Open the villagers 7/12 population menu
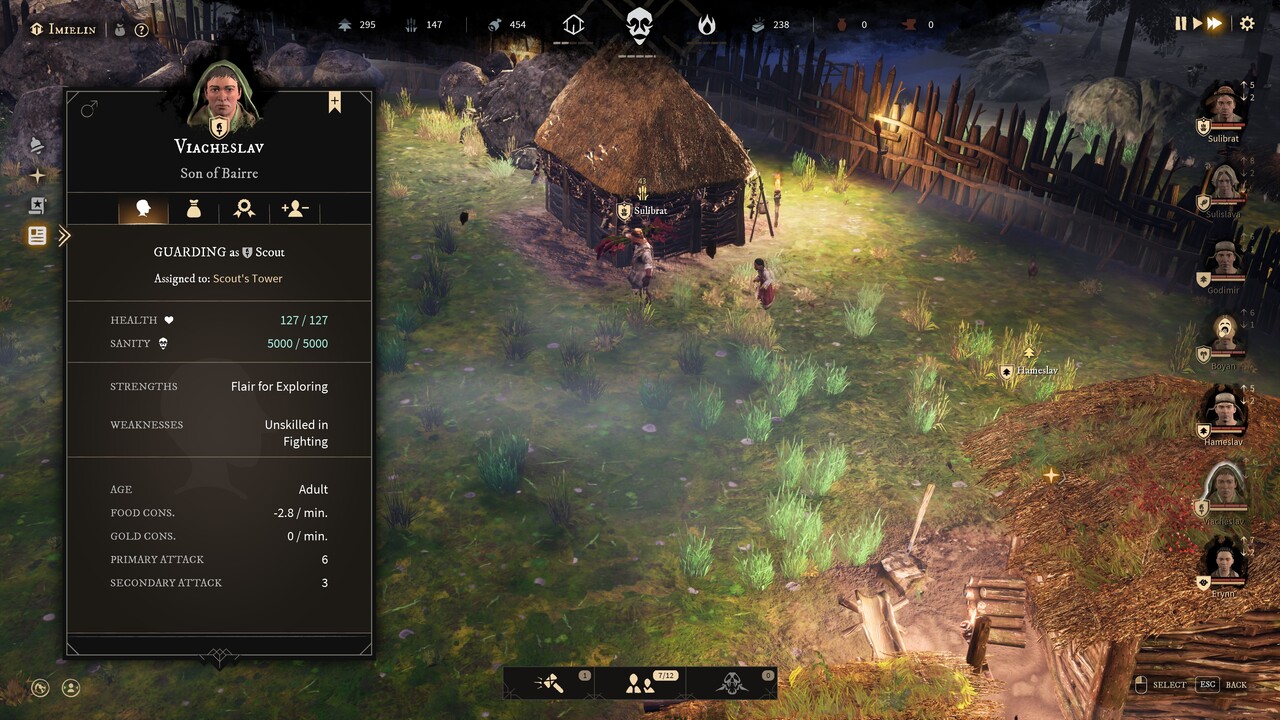The width and height of the screenshot is (1280, 720). click(639, 684)
